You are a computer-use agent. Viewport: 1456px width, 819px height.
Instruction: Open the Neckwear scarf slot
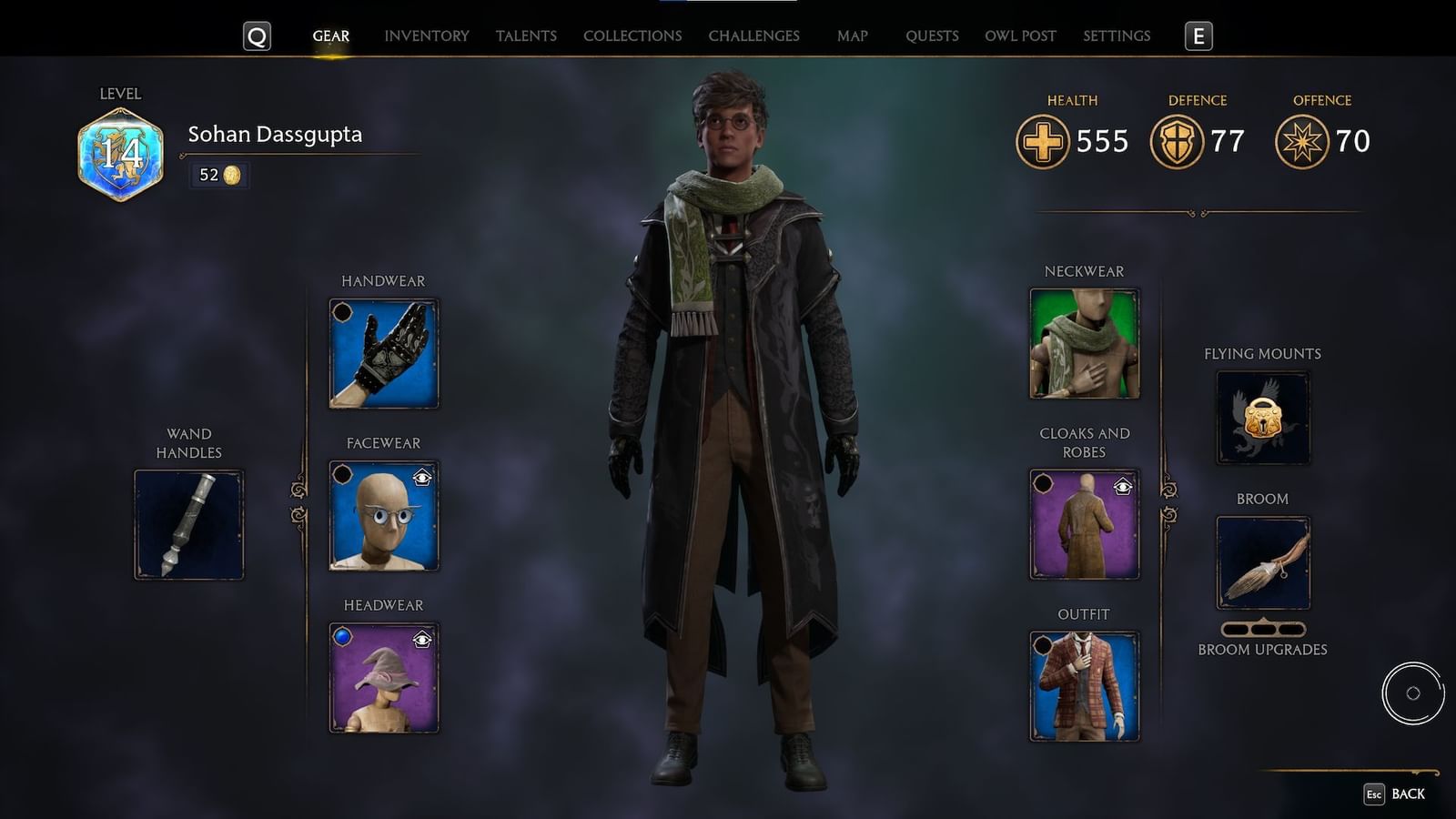tap(1085, 344)
